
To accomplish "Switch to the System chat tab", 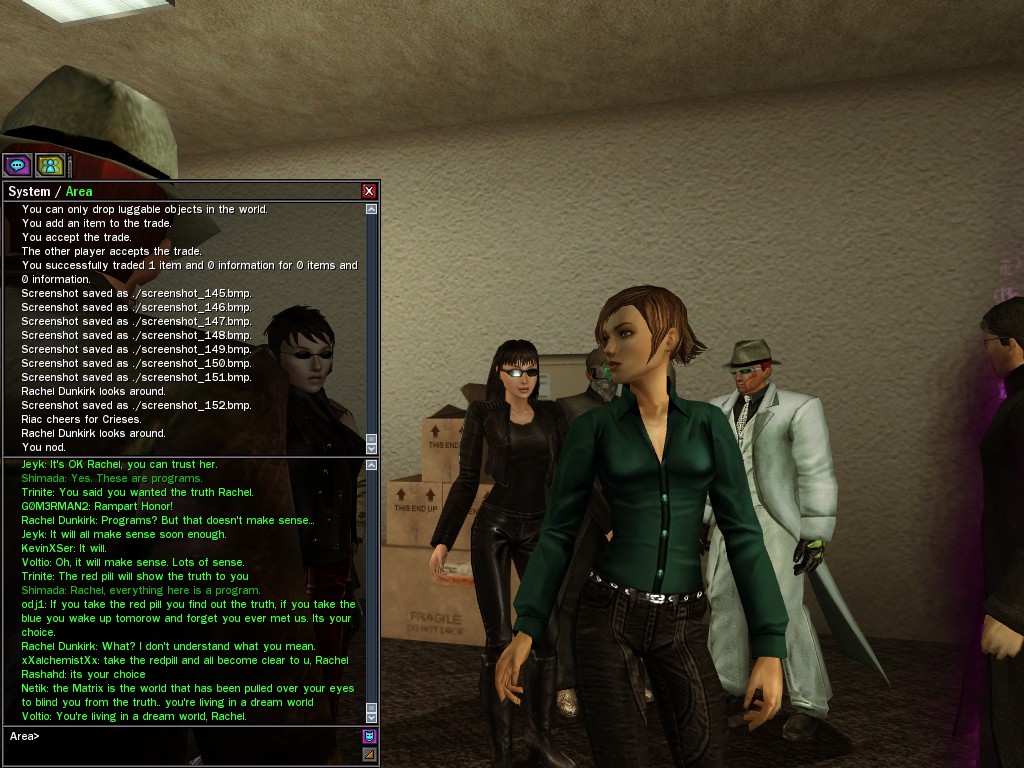I will pos(29,191).
